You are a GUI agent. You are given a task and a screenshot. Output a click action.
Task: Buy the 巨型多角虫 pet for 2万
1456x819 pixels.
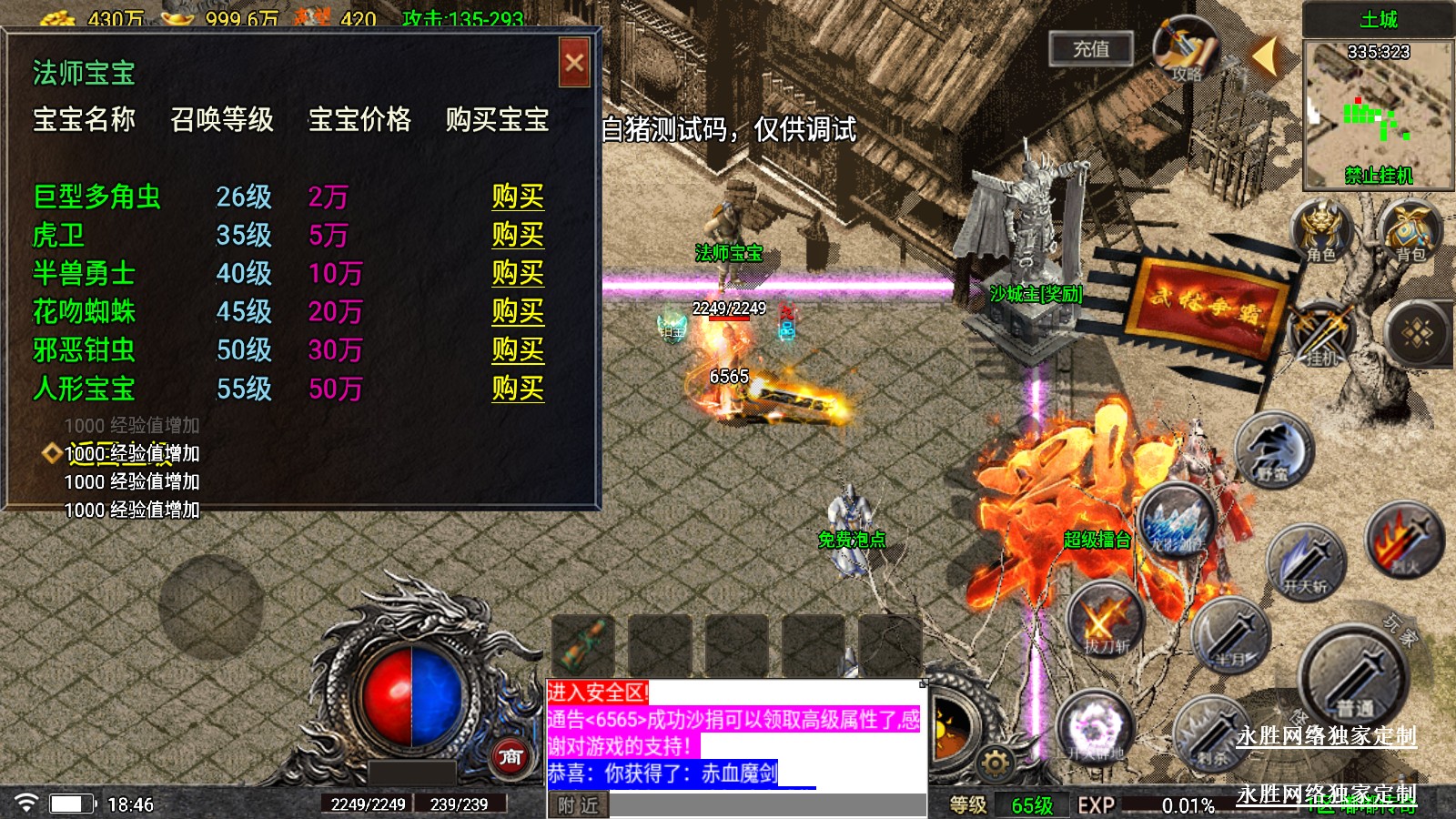point(518,197)
